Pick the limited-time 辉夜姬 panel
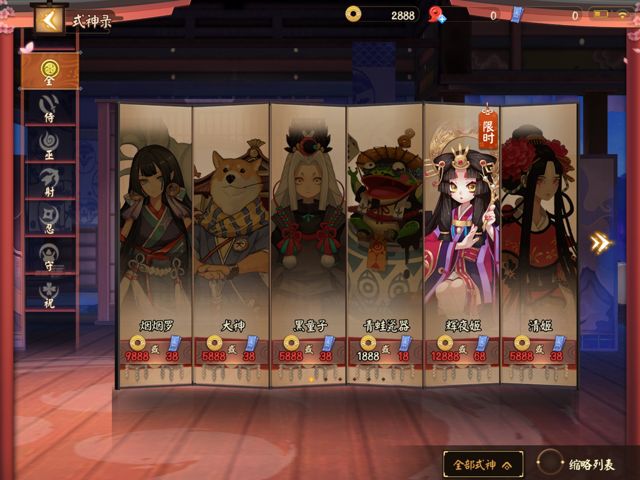Viewport: 640px width, 480px height. [x=461, y=240]
